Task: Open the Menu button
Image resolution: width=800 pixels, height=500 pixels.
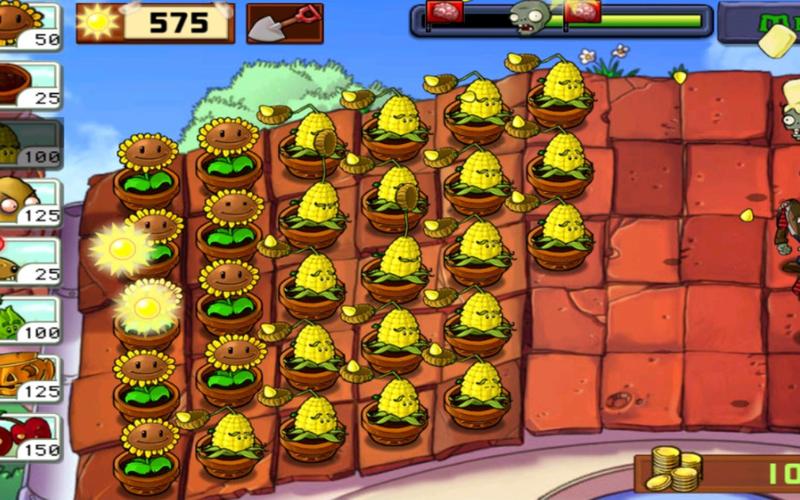Action: (760, 22)
